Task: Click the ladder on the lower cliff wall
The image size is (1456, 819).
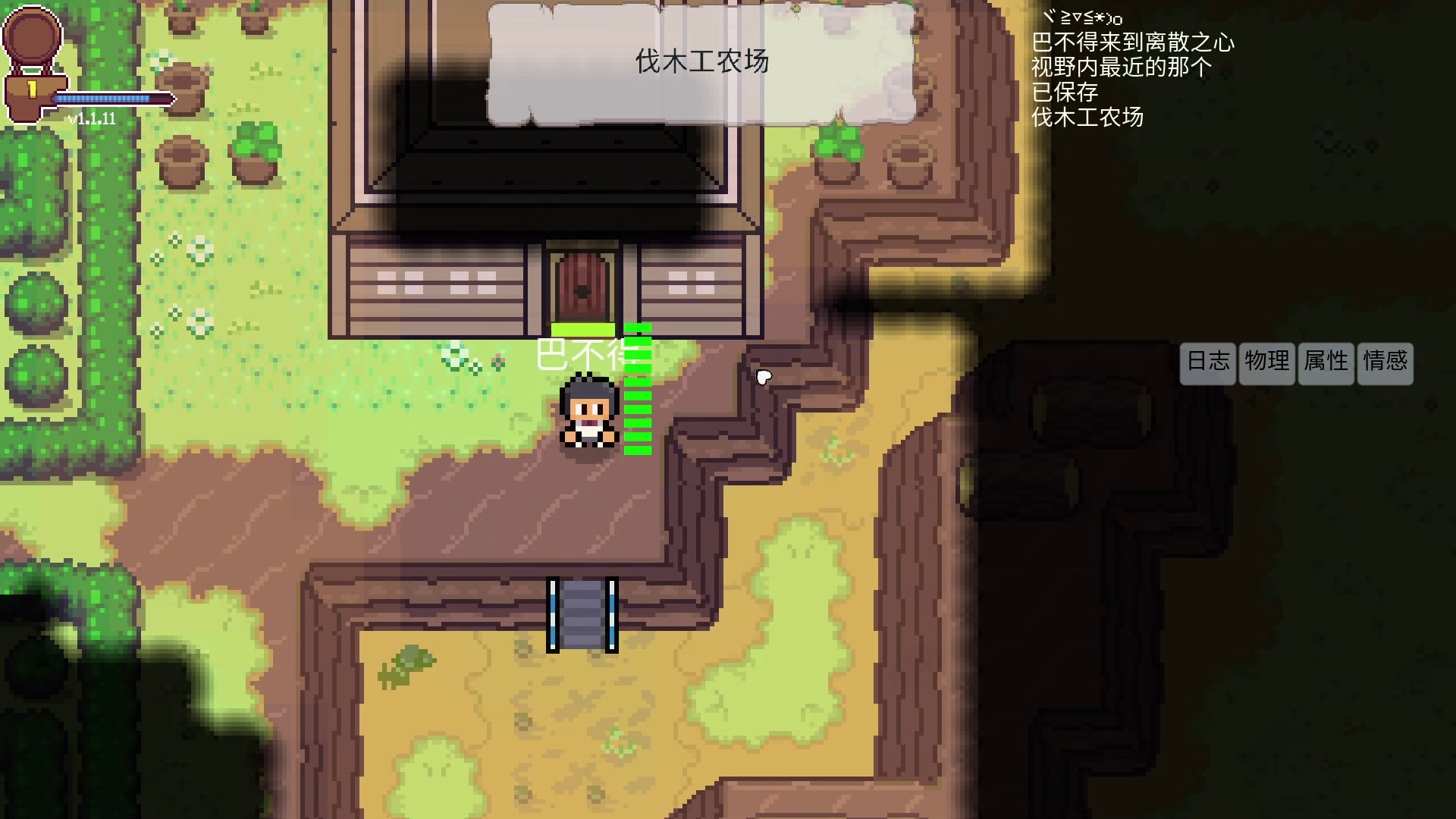Action: point(580,614)
